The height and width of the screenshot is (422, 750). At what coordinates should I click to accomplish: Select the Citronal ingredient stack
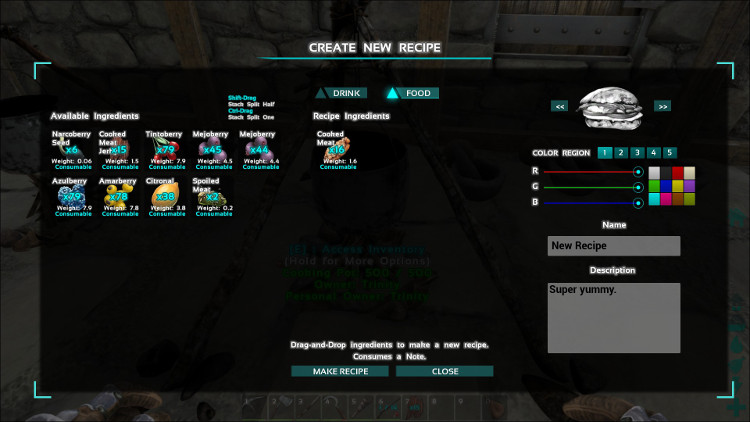(163, 196)
